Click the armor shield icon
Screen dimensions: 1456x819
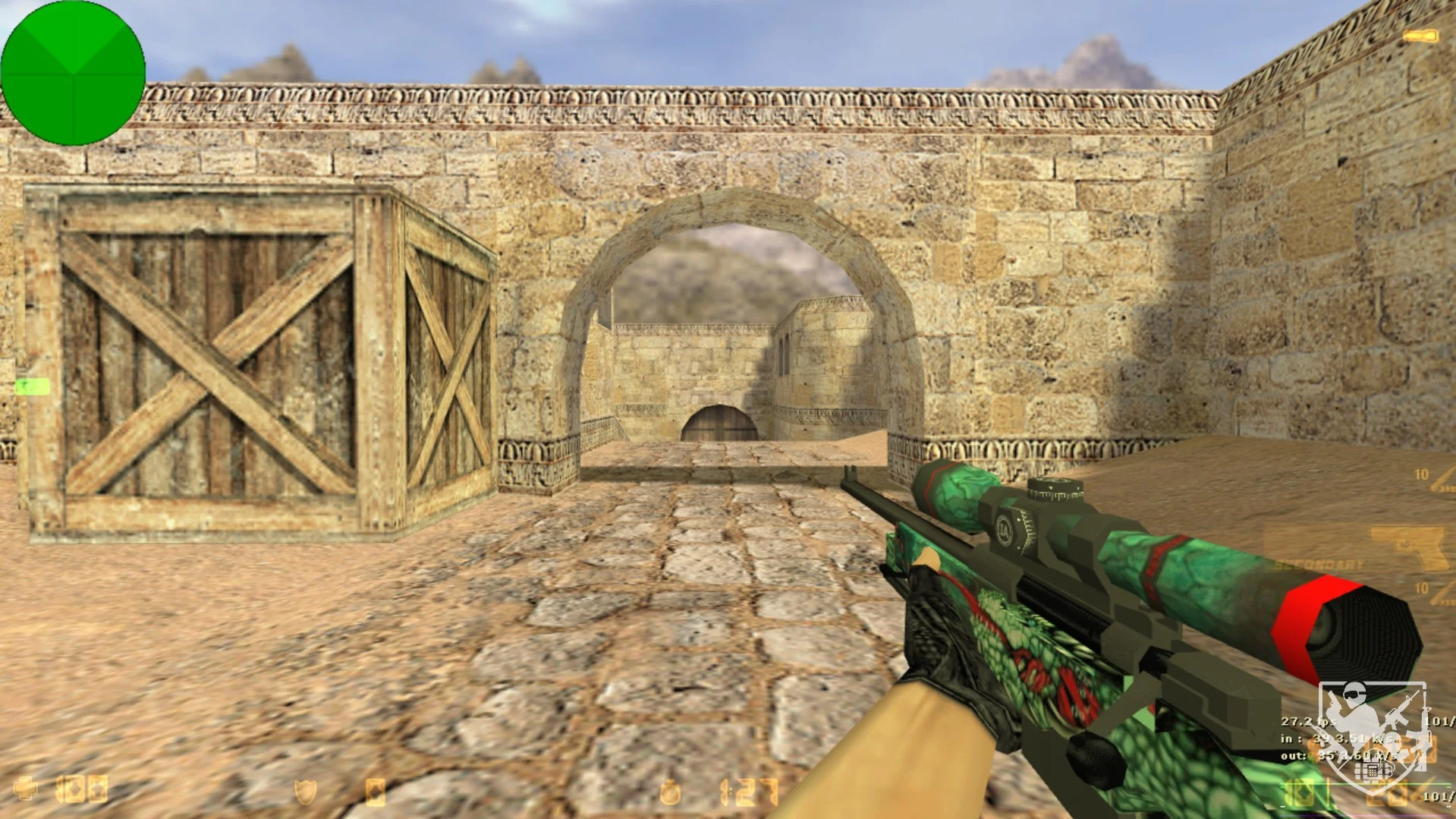coord(305,792)
